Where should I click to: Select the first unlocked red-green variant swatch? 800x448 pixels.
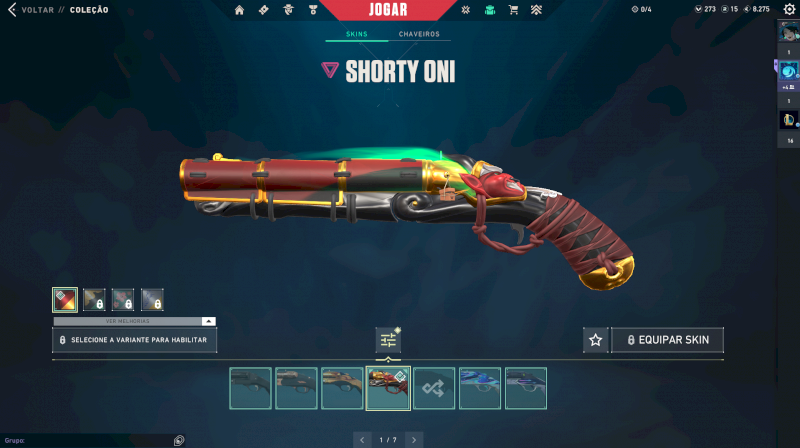[65, 299]
